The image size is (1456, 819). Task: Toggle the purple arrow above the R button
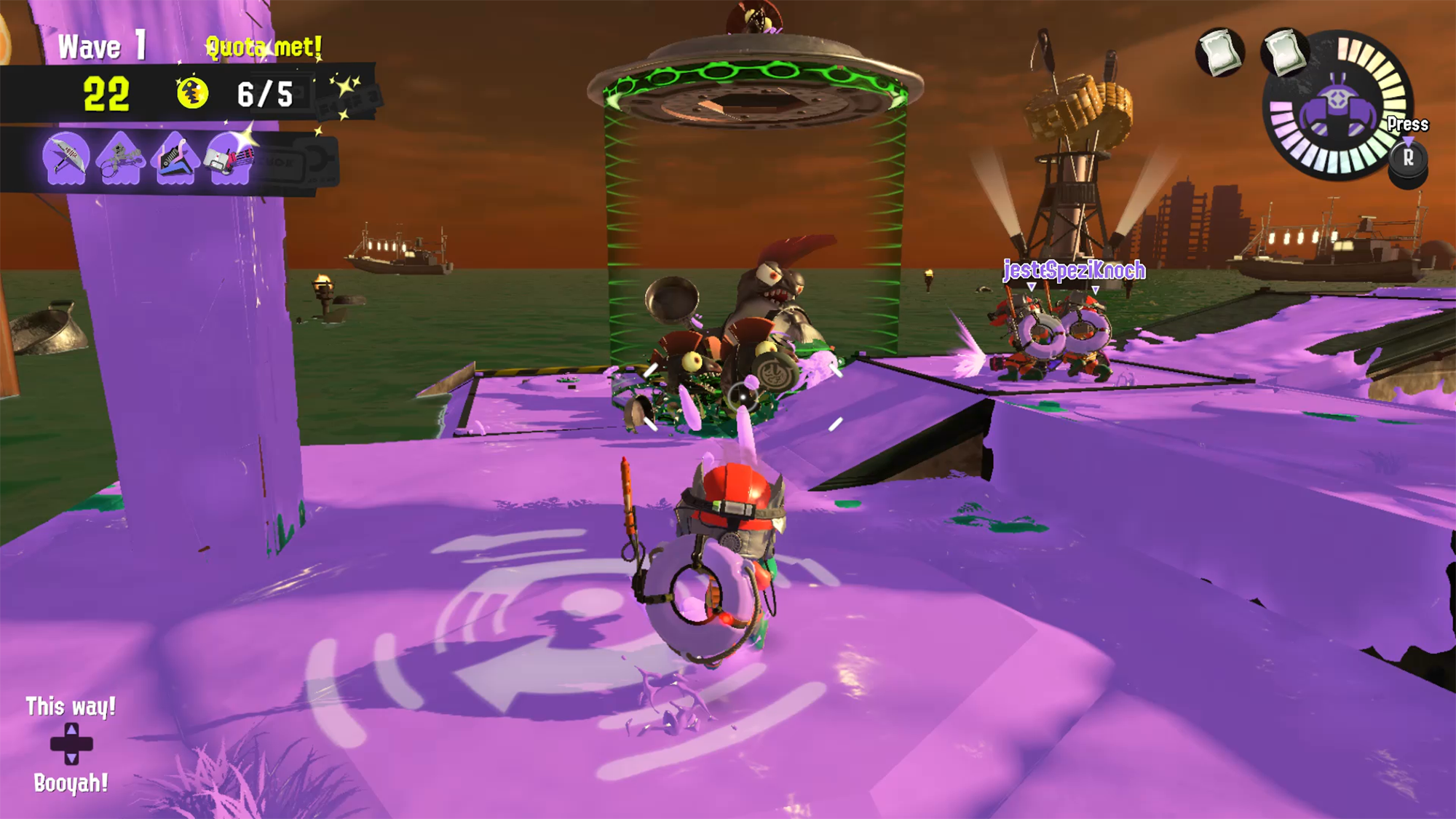point(1408,141)
